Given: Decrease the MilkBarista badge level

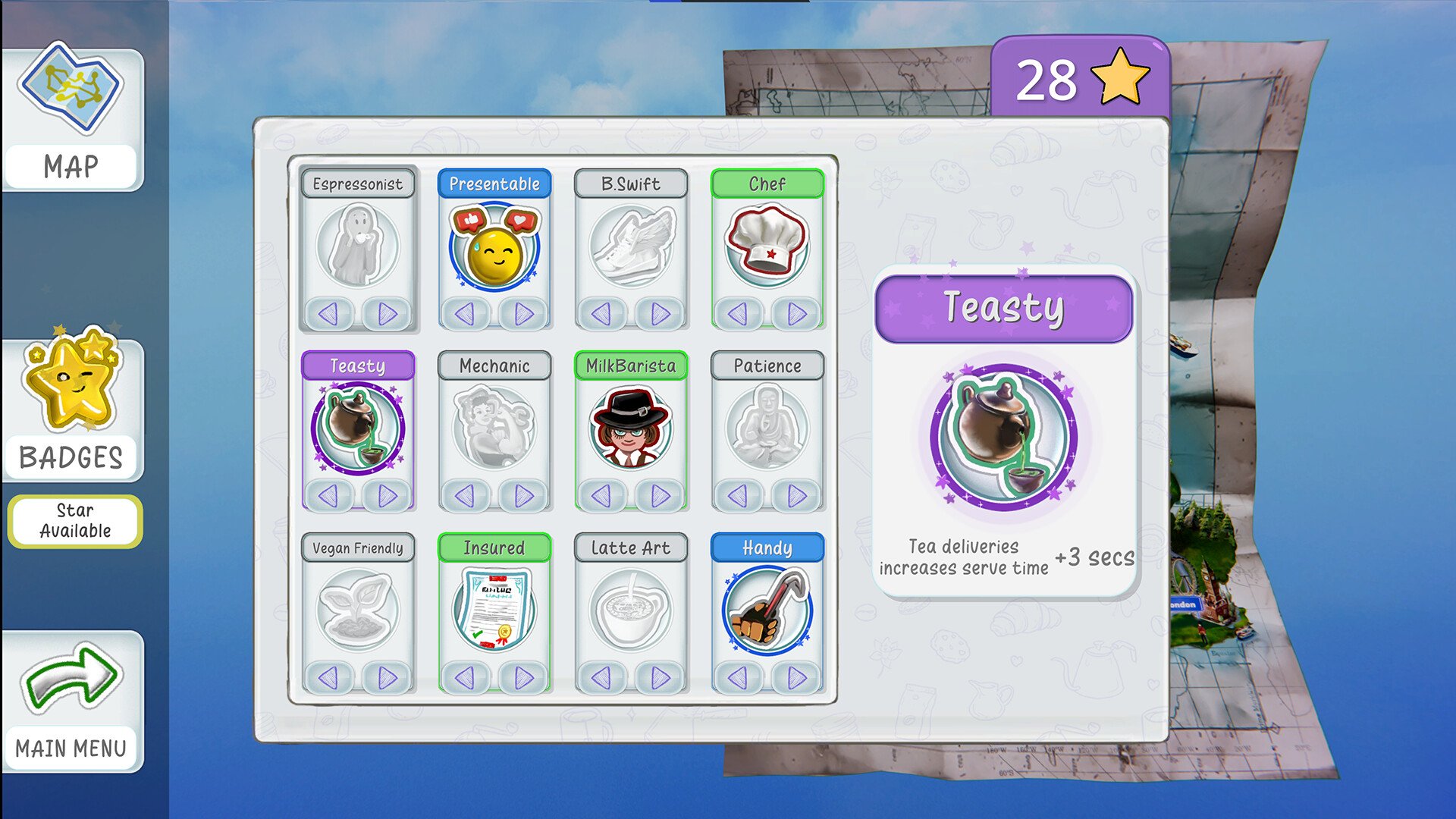Looking at the screenshot, I should pyautogui.click(x=601, y=496).
